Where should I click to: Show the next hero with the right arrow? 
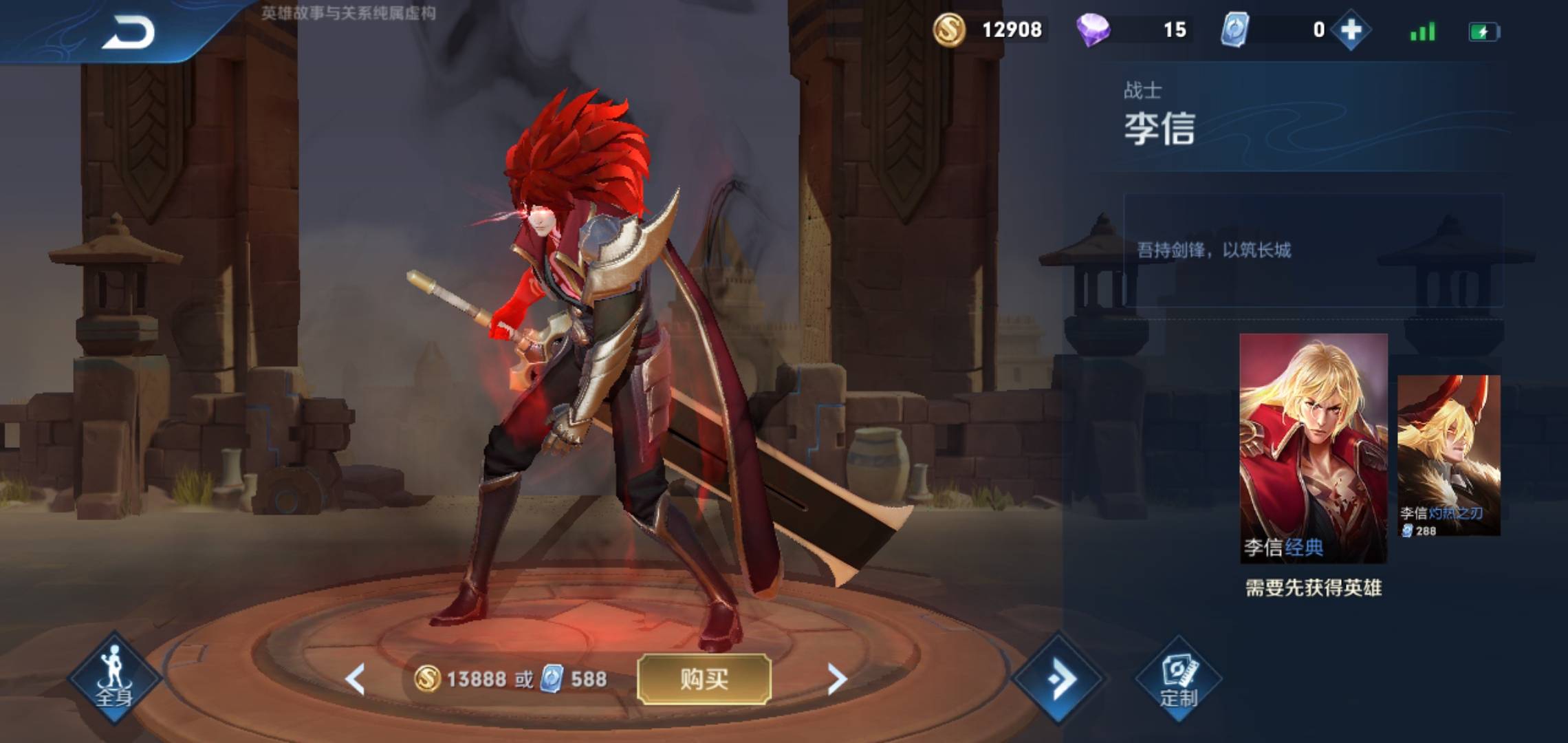836,680
